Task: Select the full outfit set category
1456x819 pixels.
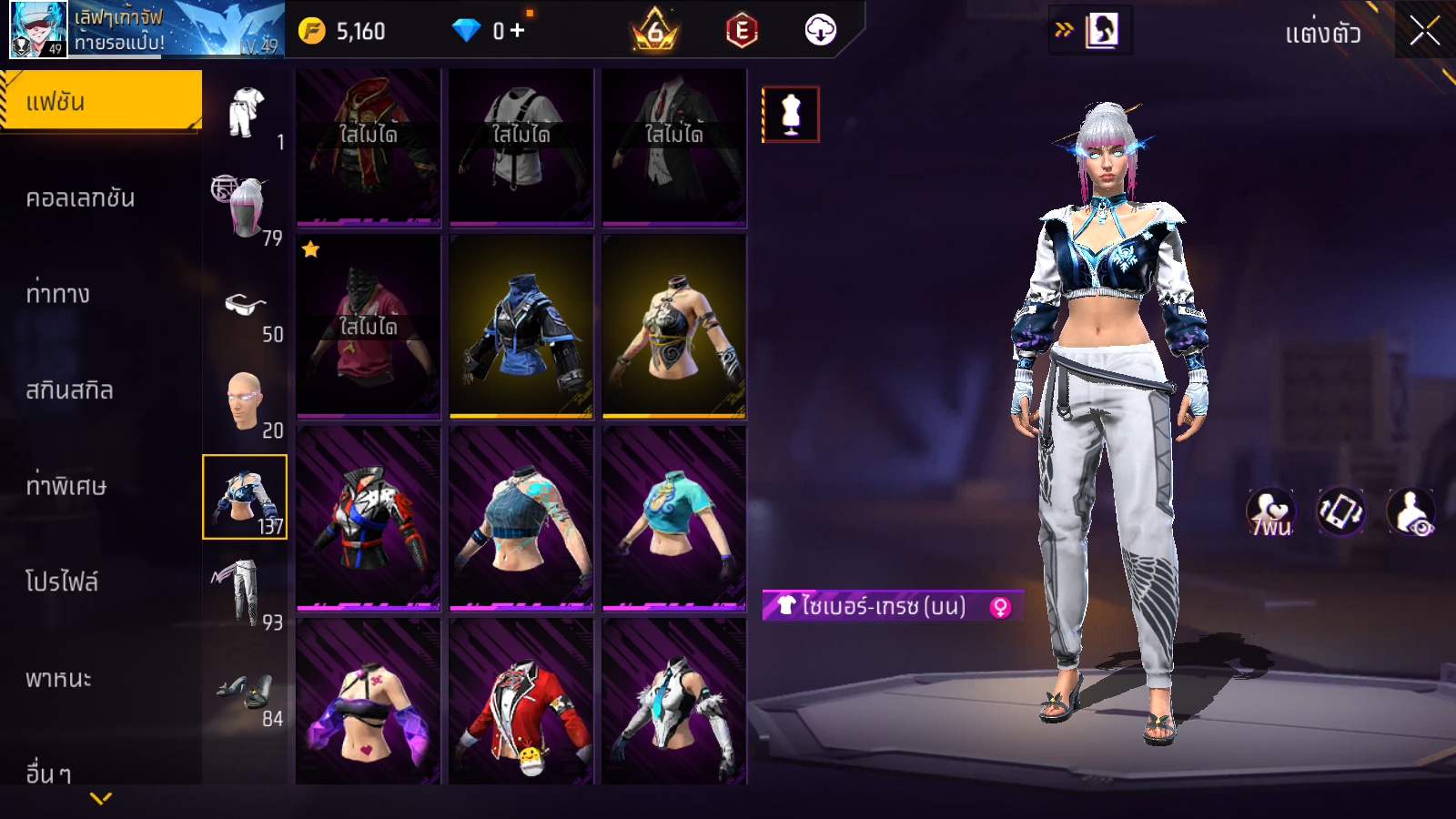Action: tap(246, 113)
